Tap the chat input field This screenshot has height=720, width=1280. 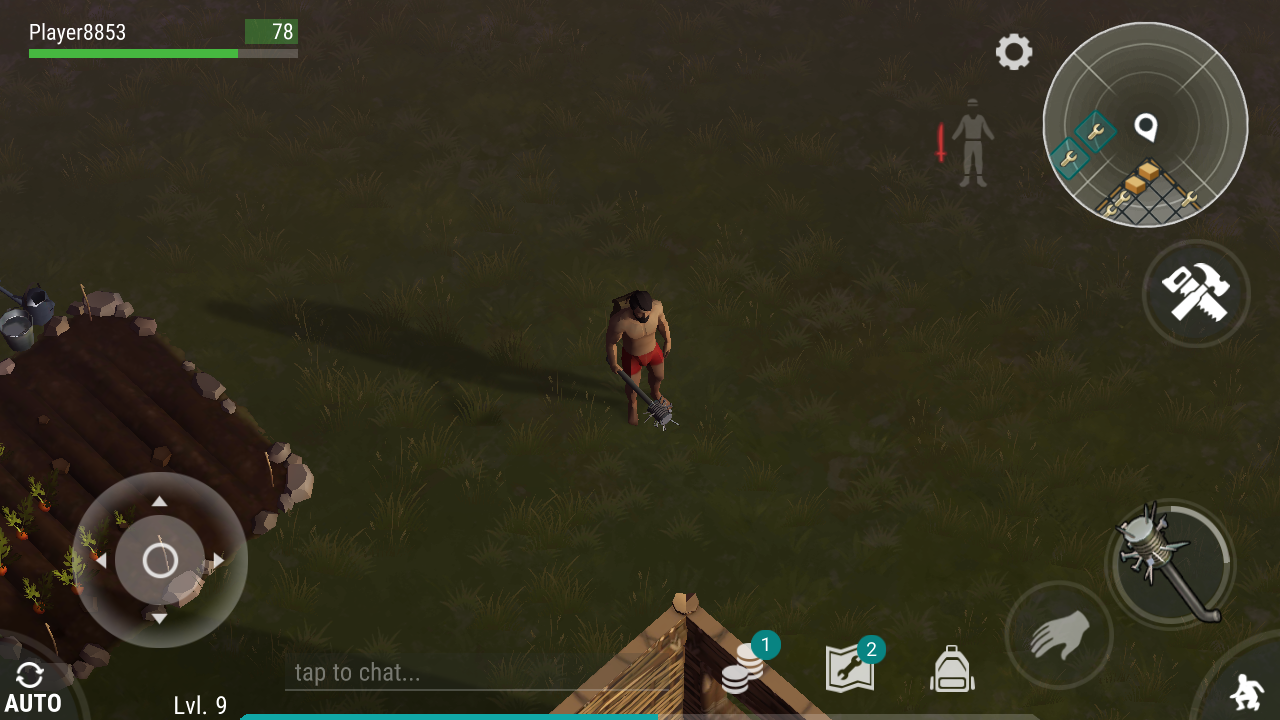tap(400, 673)
